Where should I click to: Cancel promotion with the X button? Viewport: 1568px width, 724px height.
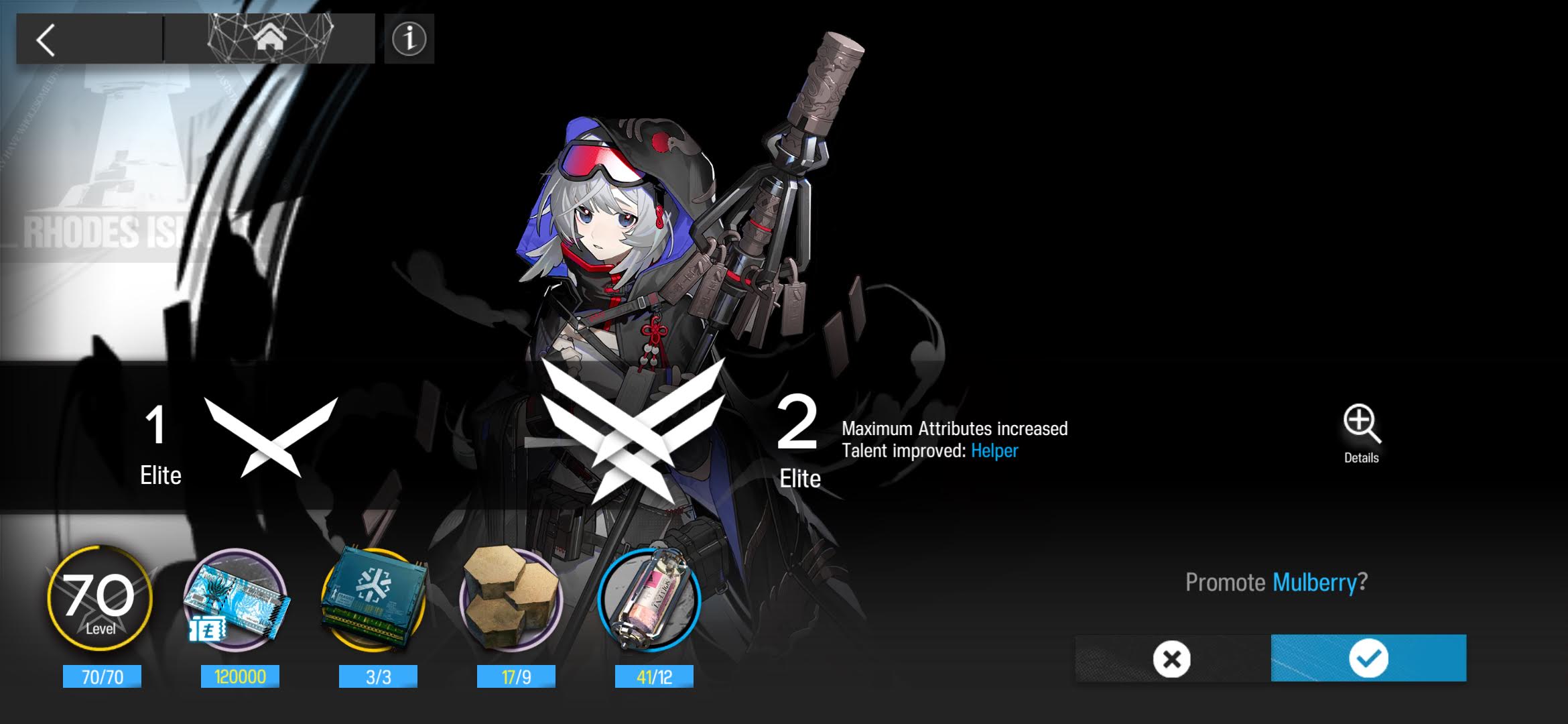(x=1172, y=659)
